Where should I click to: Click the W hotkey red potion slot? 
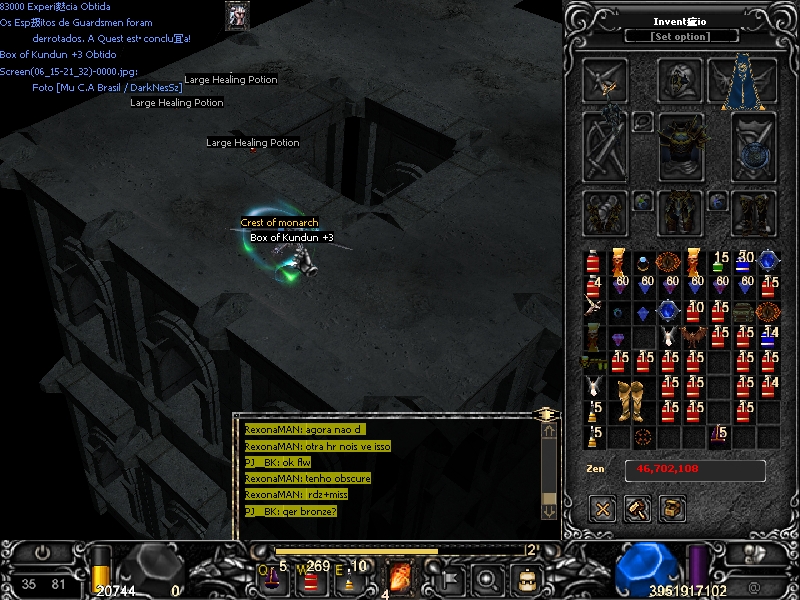(x=310, y=577)
